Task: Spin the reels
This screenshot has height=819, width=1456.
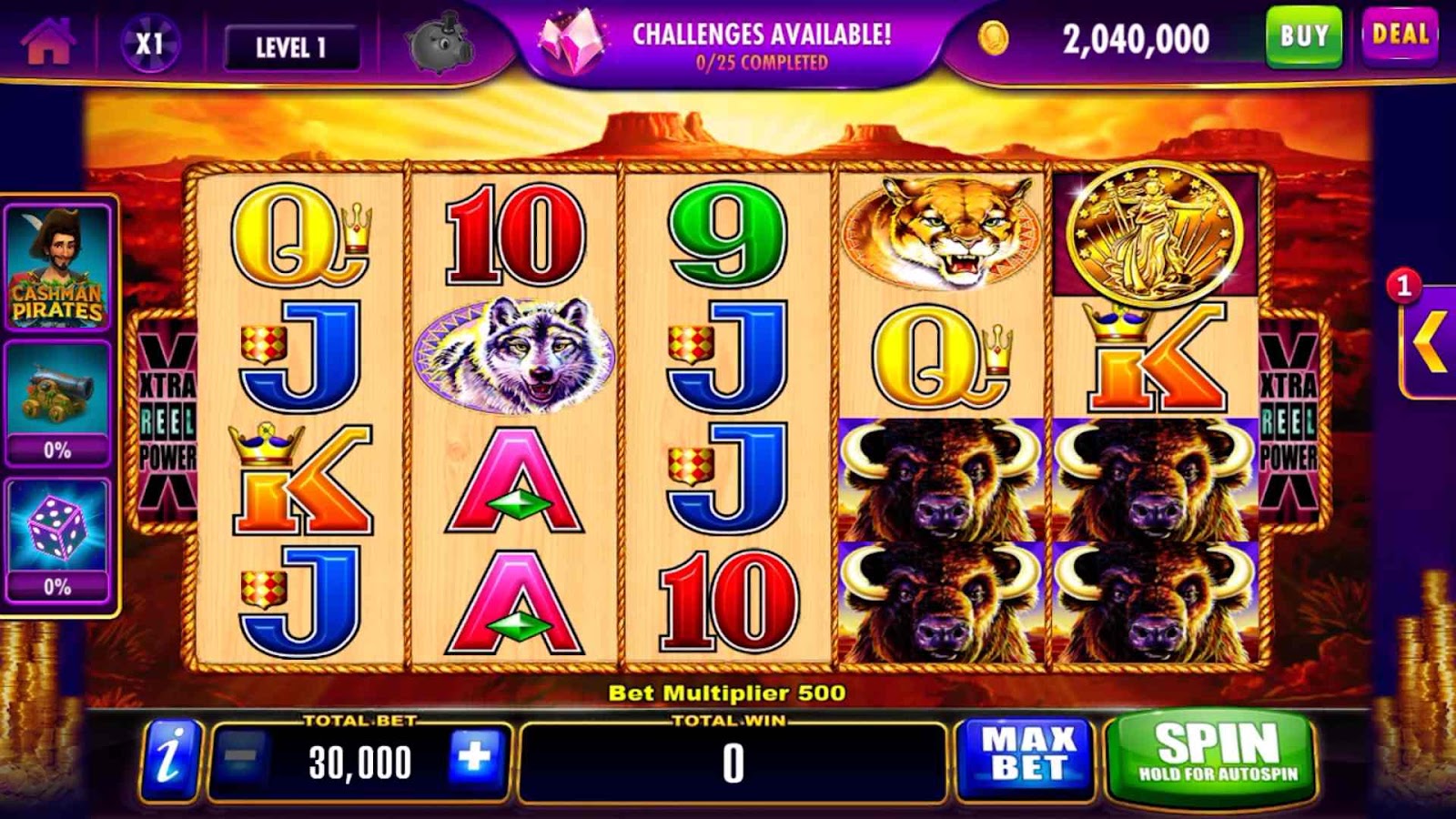Action: click(x=1216, y=754)
